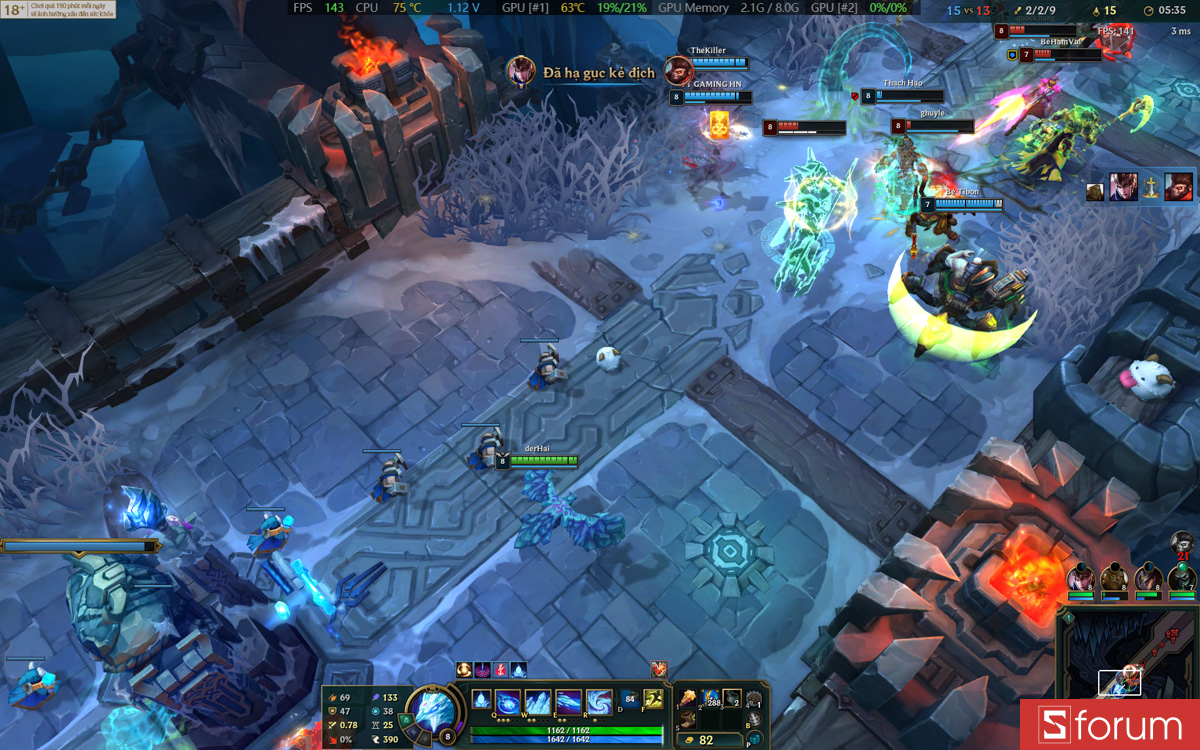Activate the E Frostbite ability
The width and height of the screenshot is (1200, 750).
tap(569, 701)
